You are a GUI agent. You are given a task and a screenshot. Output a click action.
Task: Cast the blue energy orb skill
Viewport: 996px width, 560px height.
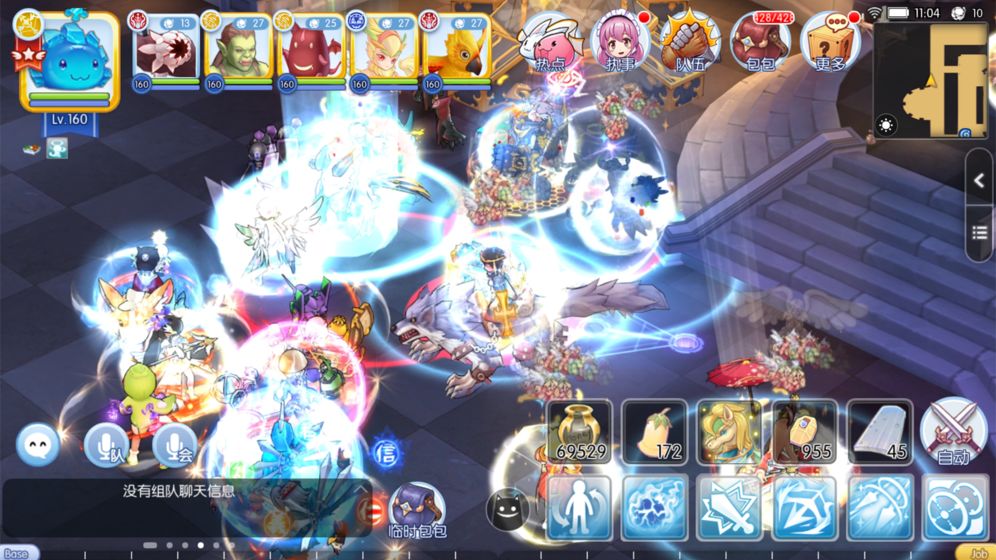click(x=655, y=508)
